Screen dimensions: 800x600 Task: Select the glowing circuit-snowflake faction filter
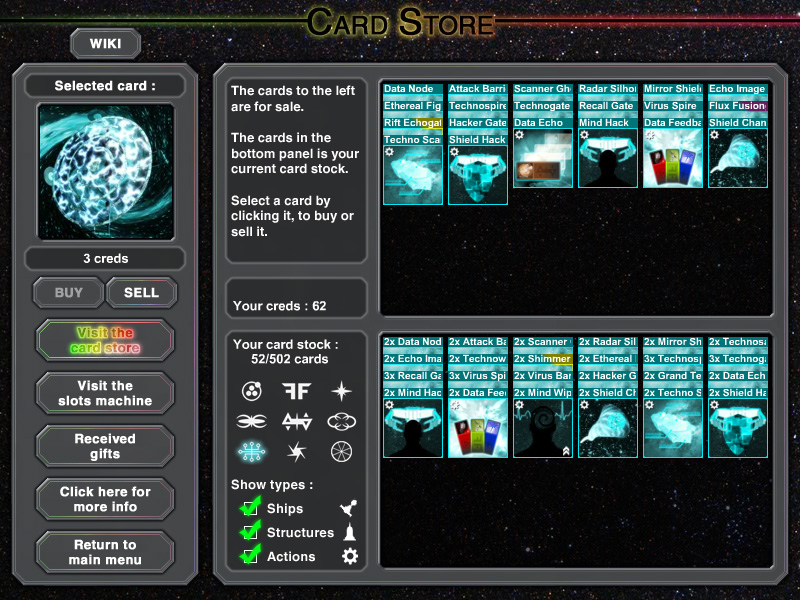coord(251,452)
